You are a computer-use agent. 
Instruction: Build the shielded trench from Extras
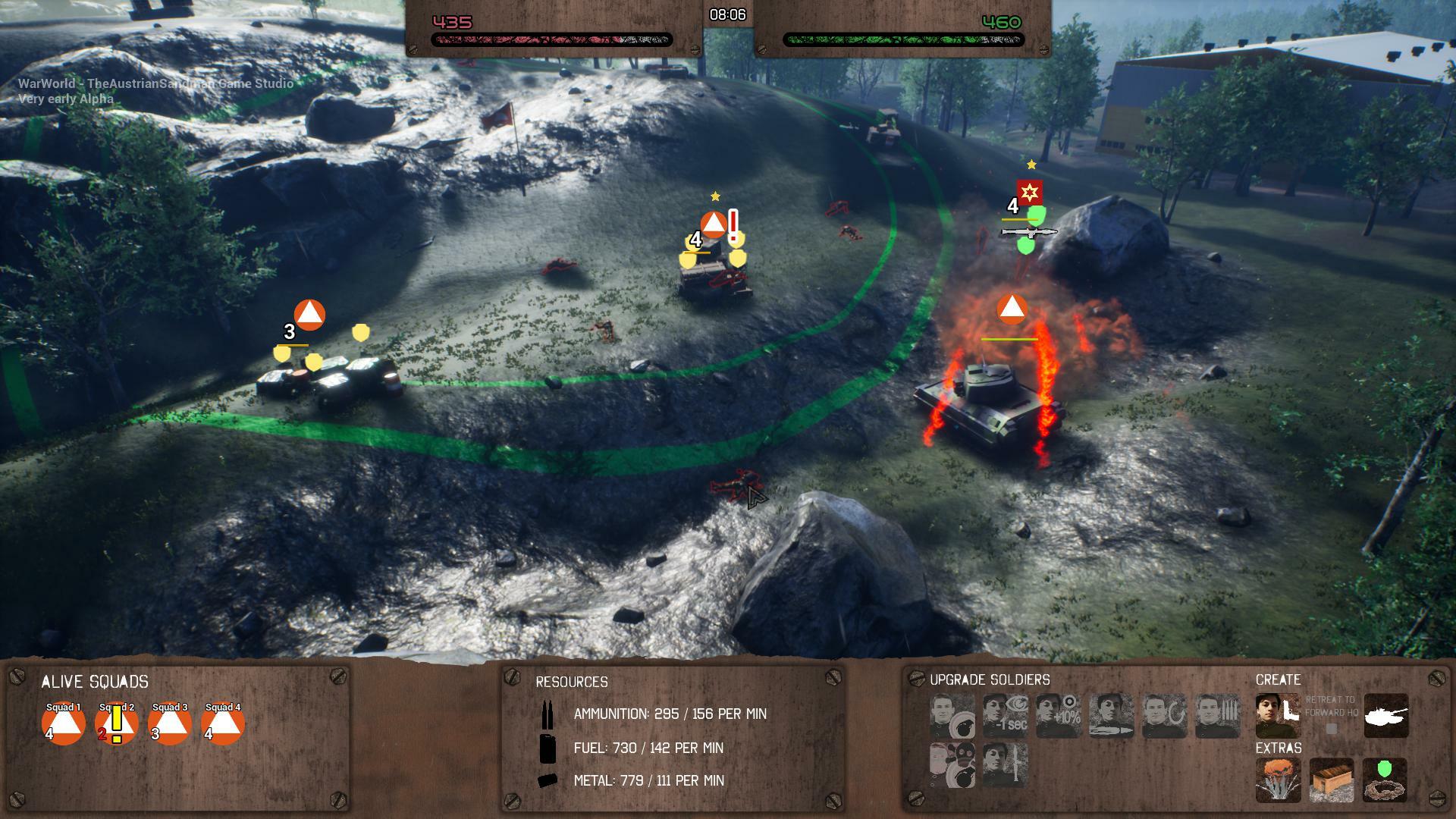tap(1387, 780)
